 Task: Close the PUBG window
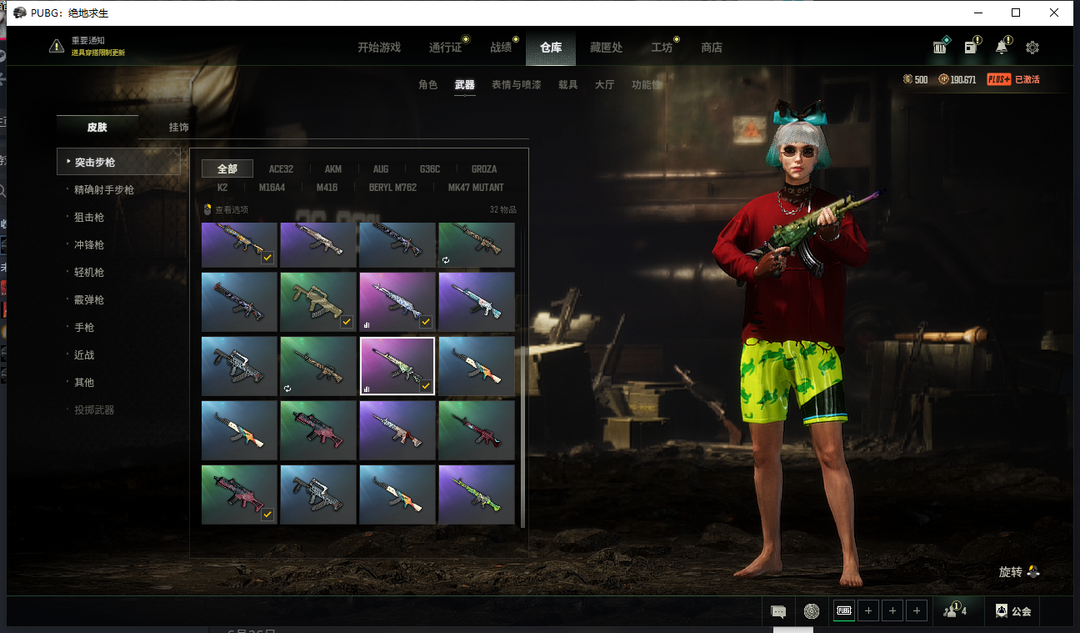[x=1054, y=13]
